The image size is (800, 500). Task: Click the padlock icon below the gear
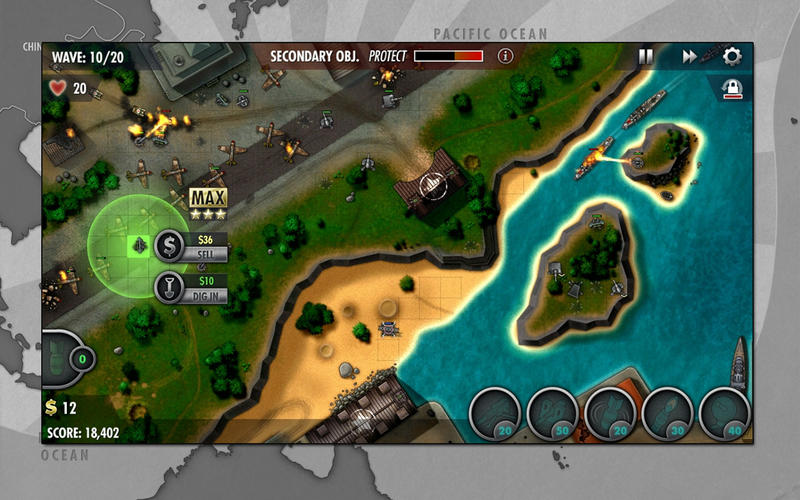[x=733, y=89]
